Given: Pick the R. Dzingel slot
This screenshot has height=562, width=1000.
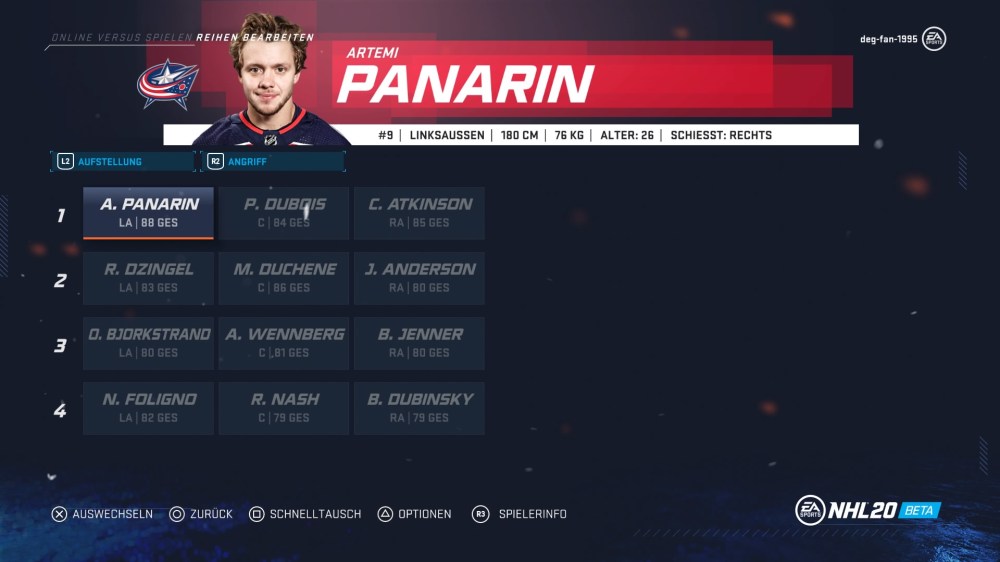Looking at the screenshot, I should 148,277.
